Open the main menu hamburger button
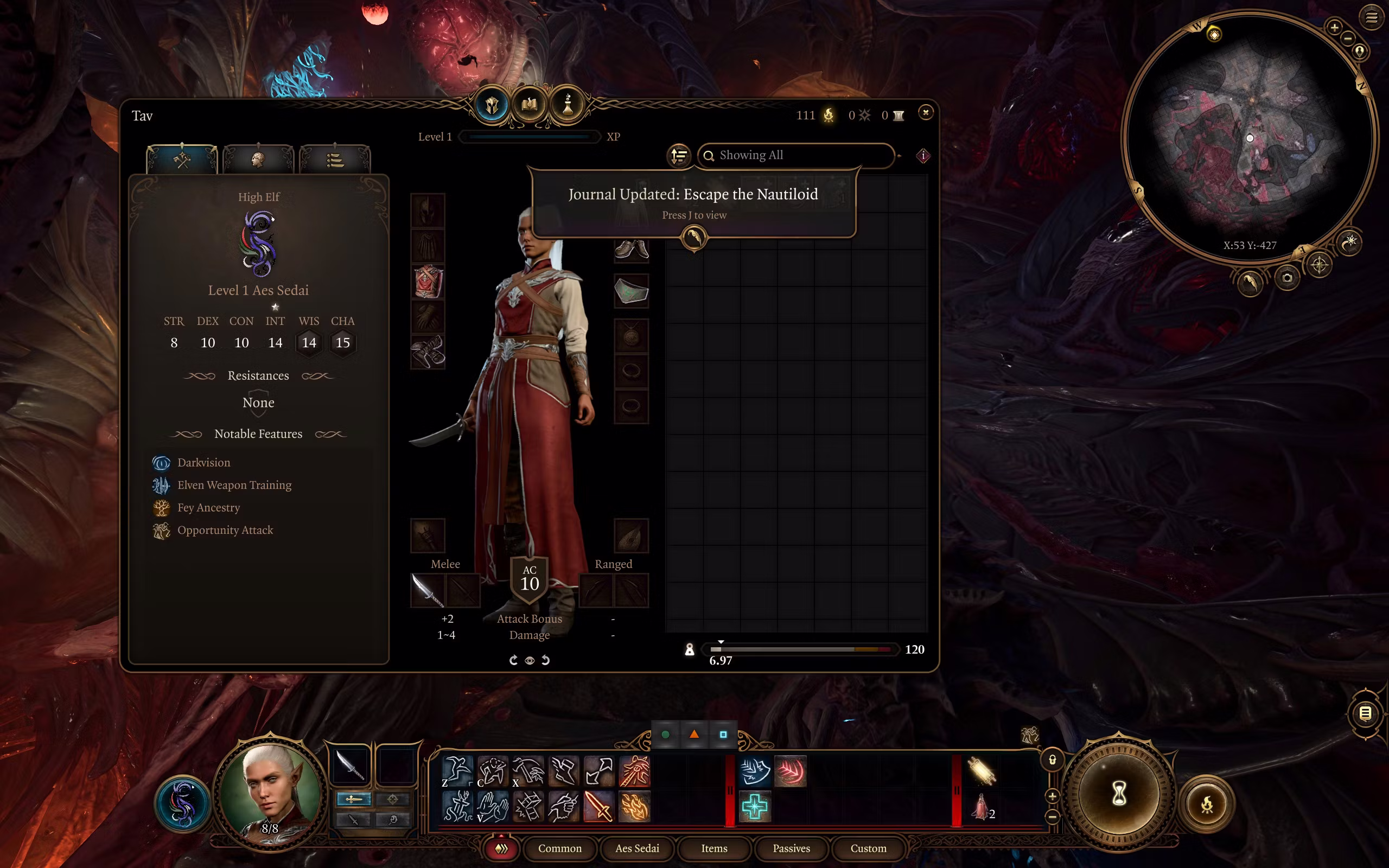Viewport: 1389px width, 868px height. tap(1371, 18)
